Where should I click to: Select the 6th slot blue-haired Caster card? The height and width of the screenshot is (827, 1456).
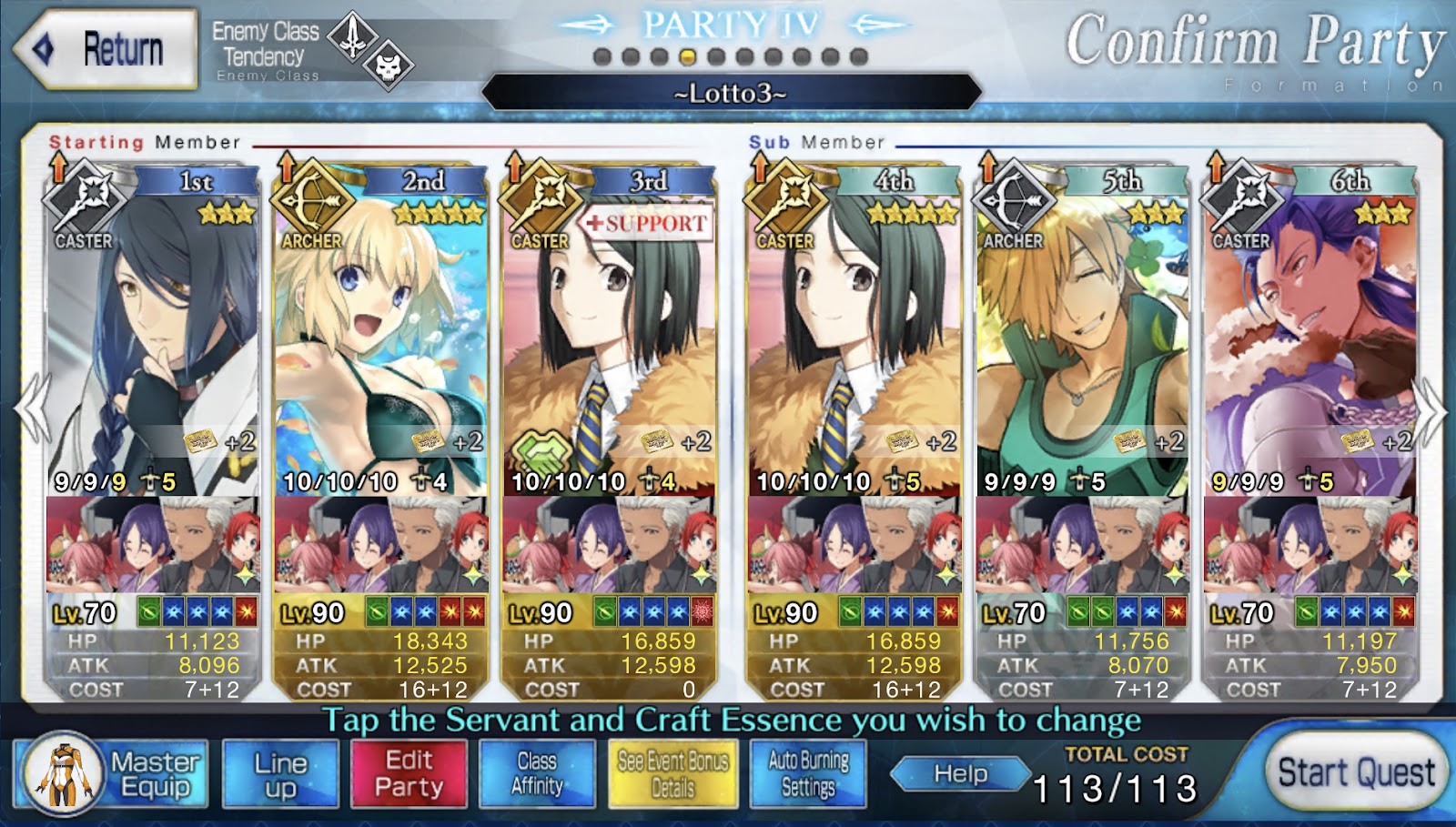[1309, 346]
